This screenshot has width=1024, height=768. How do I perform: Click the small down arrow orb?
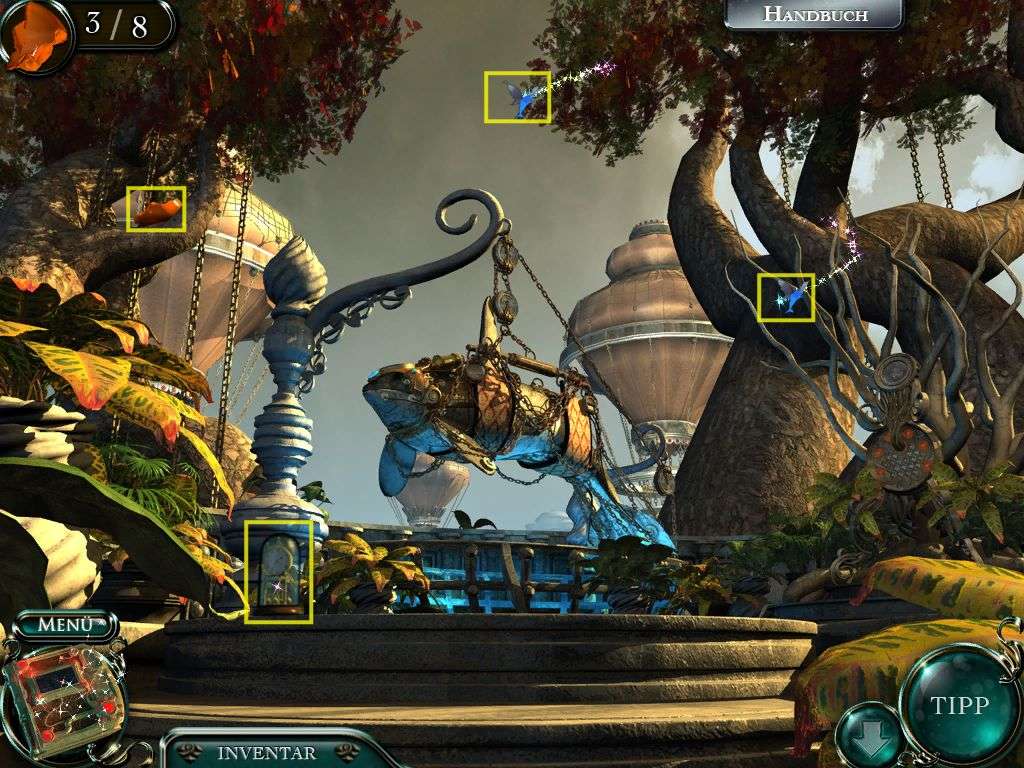866,735
